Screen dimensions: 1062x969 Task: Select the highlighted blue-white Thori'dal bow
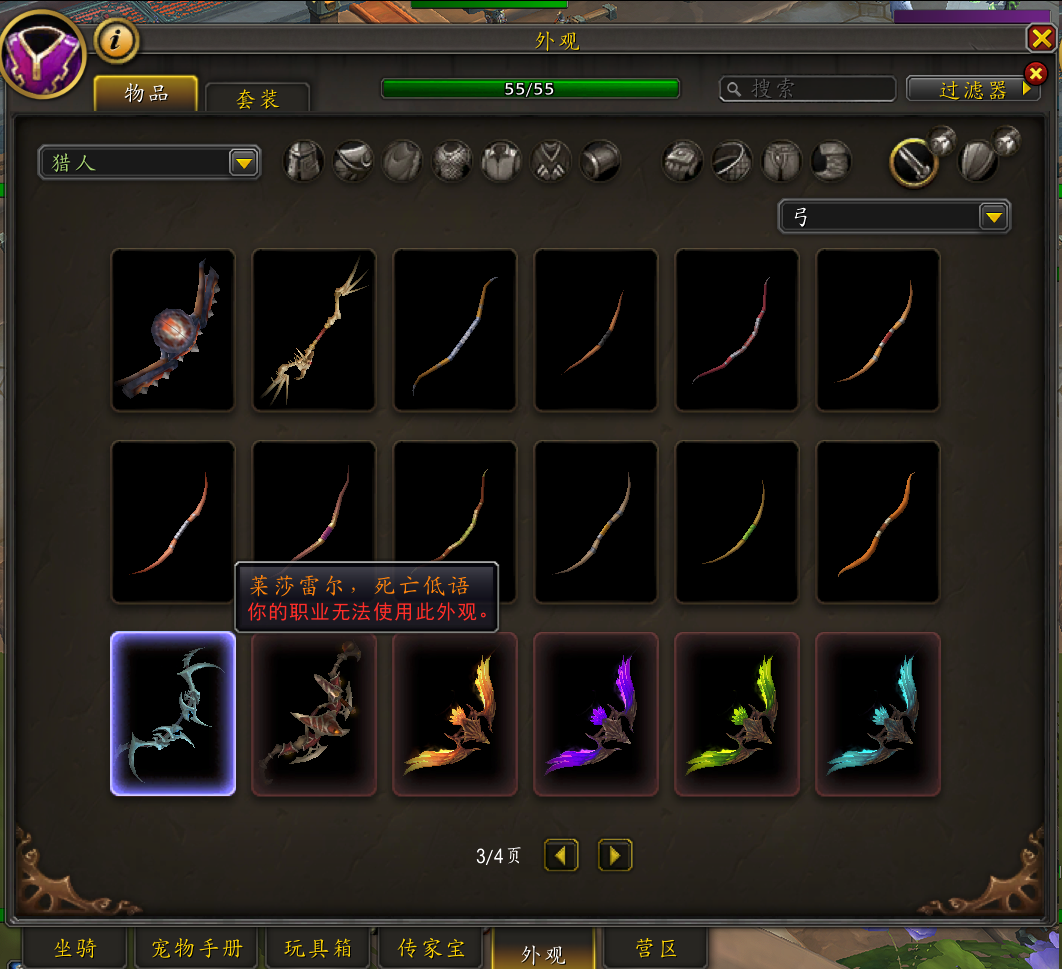point(173,713)
